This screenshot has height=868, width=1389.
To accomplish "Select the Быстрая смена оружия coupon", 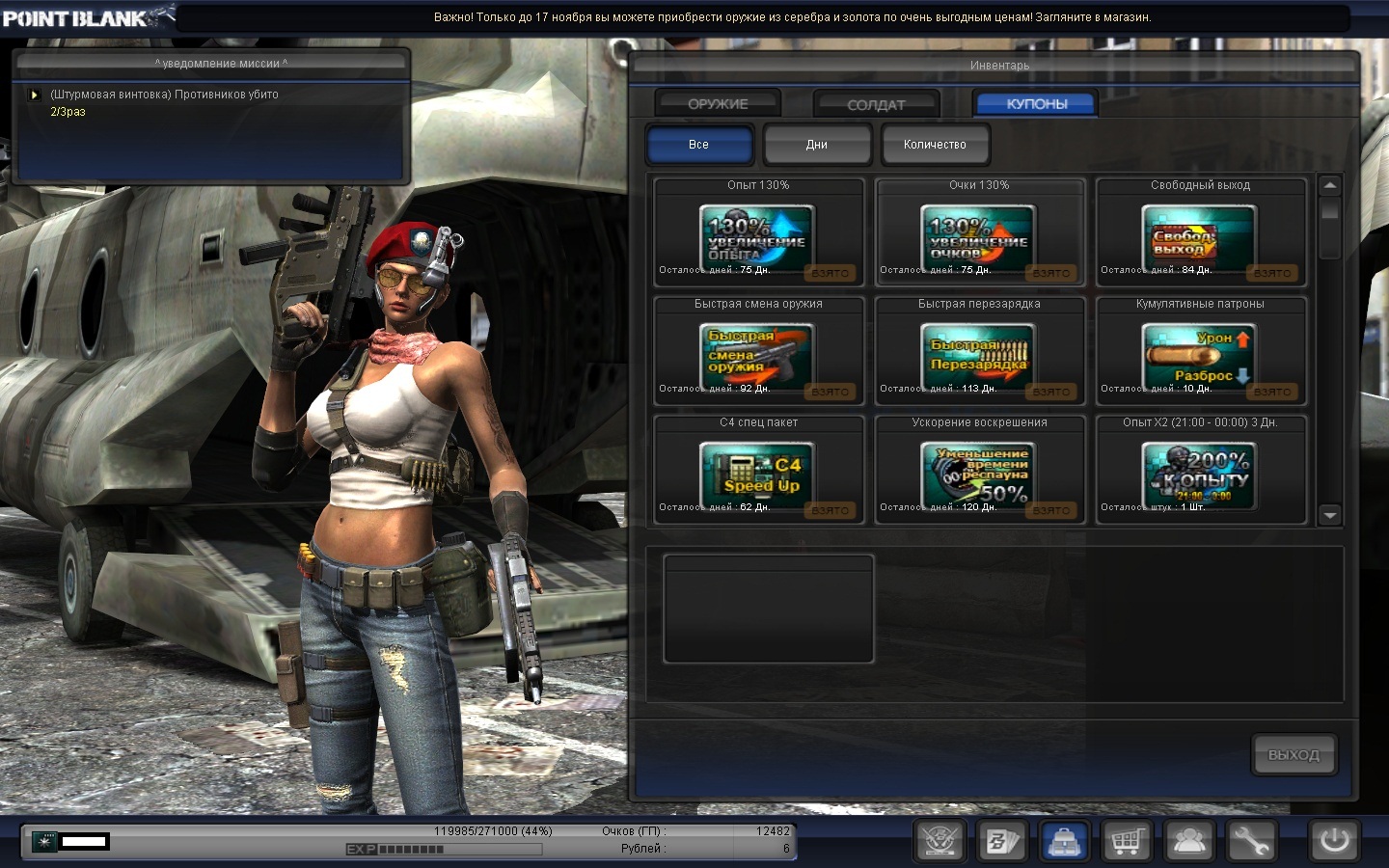I will (x=758, y=354).
